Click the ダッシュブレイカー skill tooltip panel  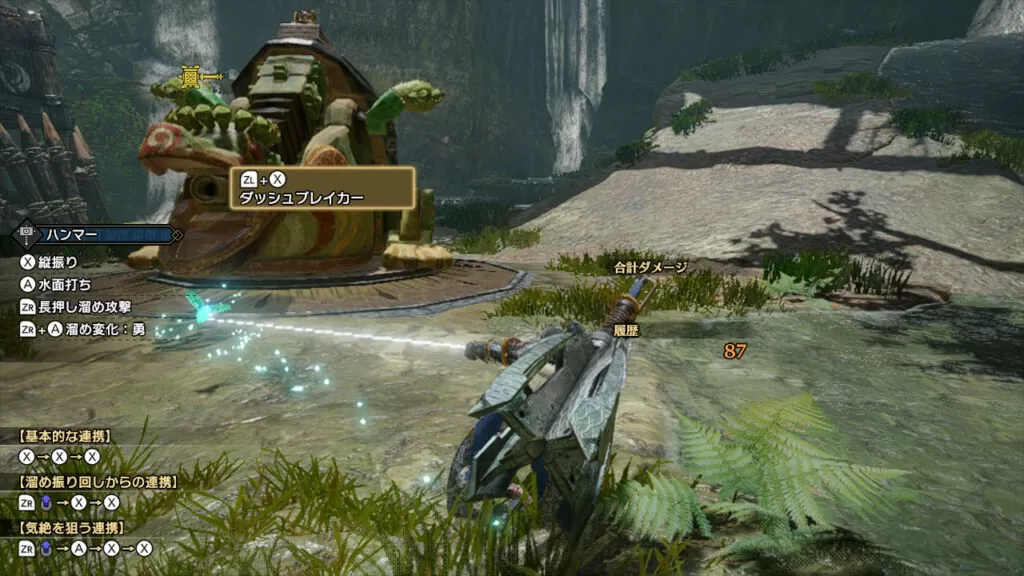pos(322,188)
